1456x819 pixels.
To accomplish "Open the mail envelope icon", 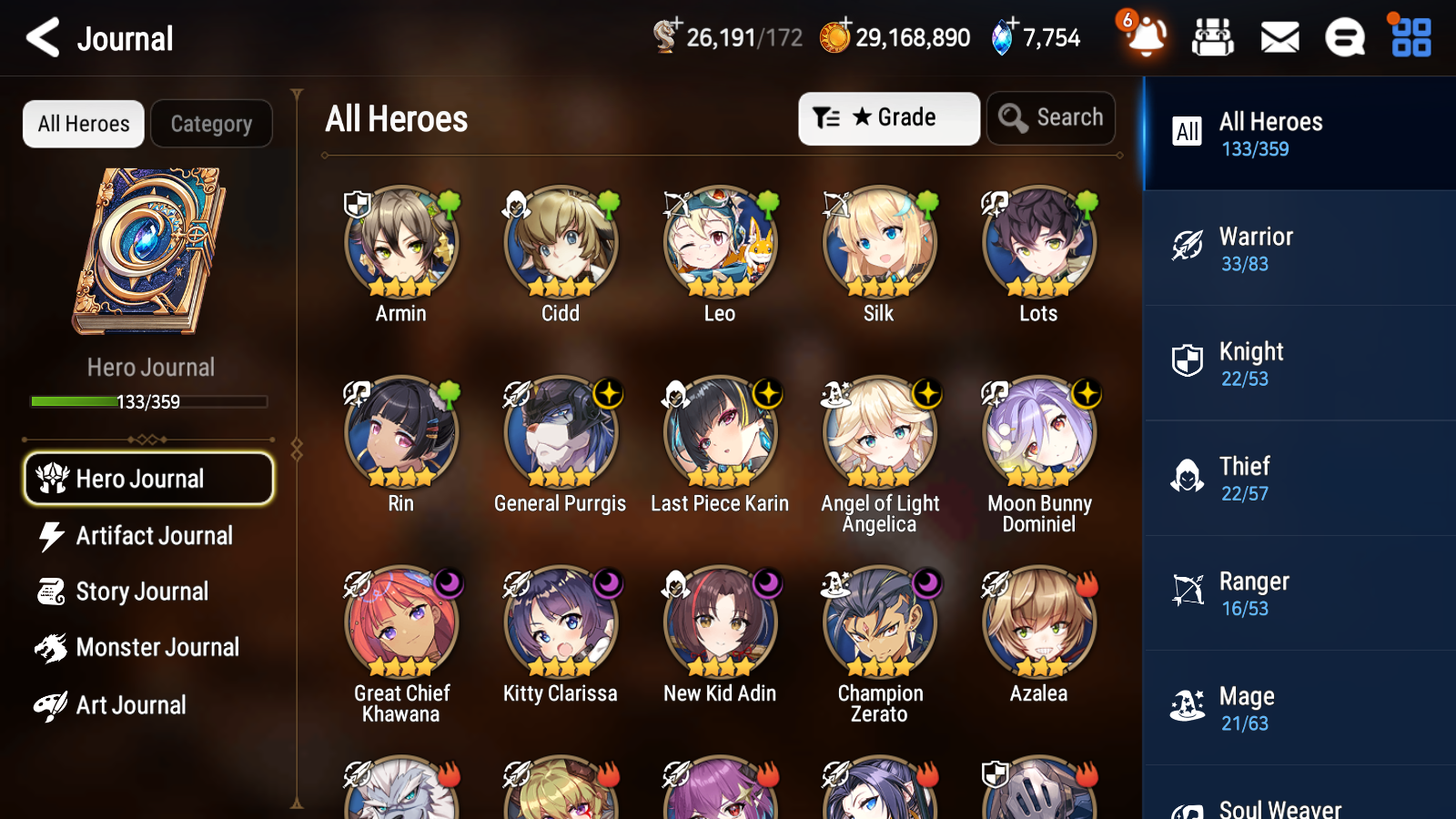I will [x=1279, y=38].
